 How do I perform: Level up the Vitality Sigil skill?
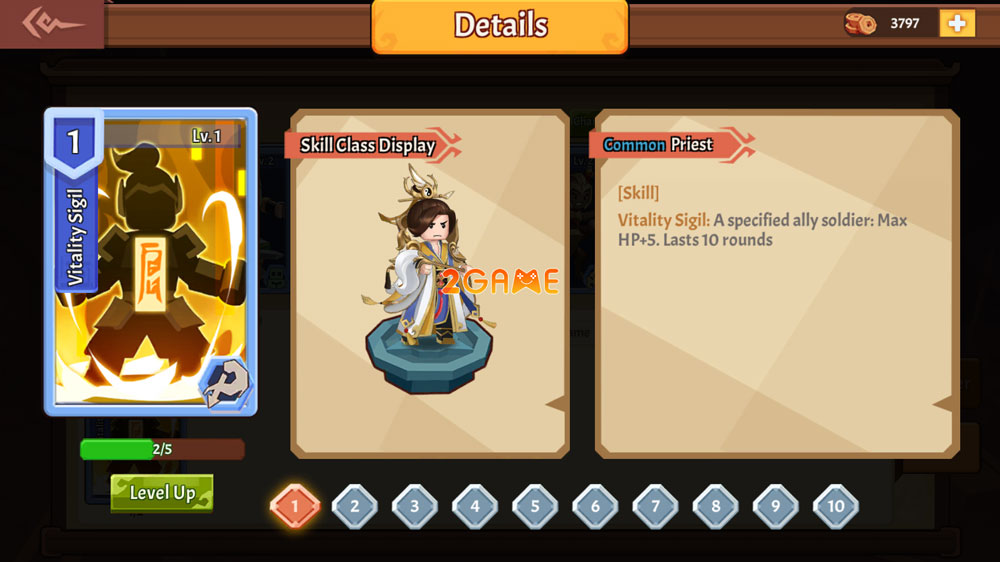point(162,492)
